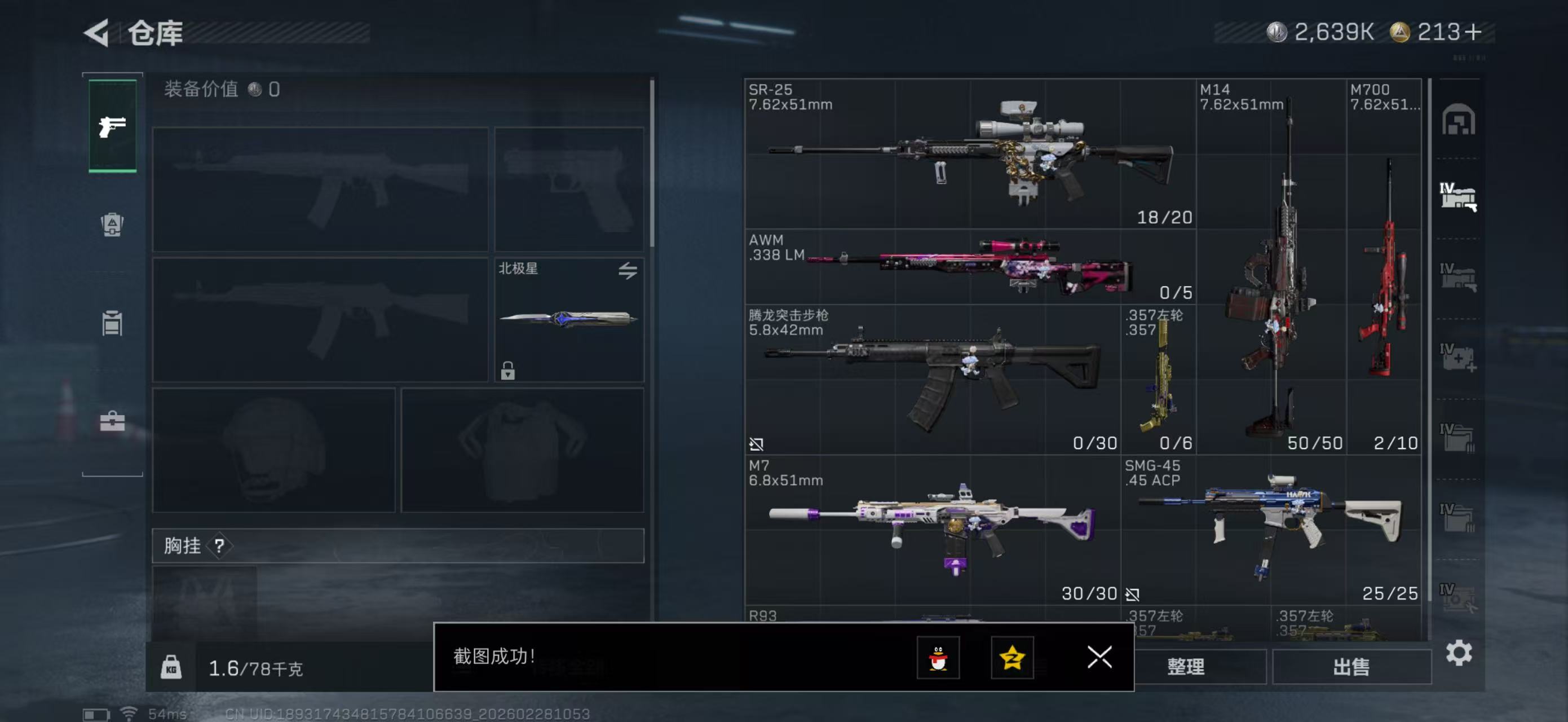Select the 北极星 knife slot
Screen dimensions: 1568x722
coord(568,319)
